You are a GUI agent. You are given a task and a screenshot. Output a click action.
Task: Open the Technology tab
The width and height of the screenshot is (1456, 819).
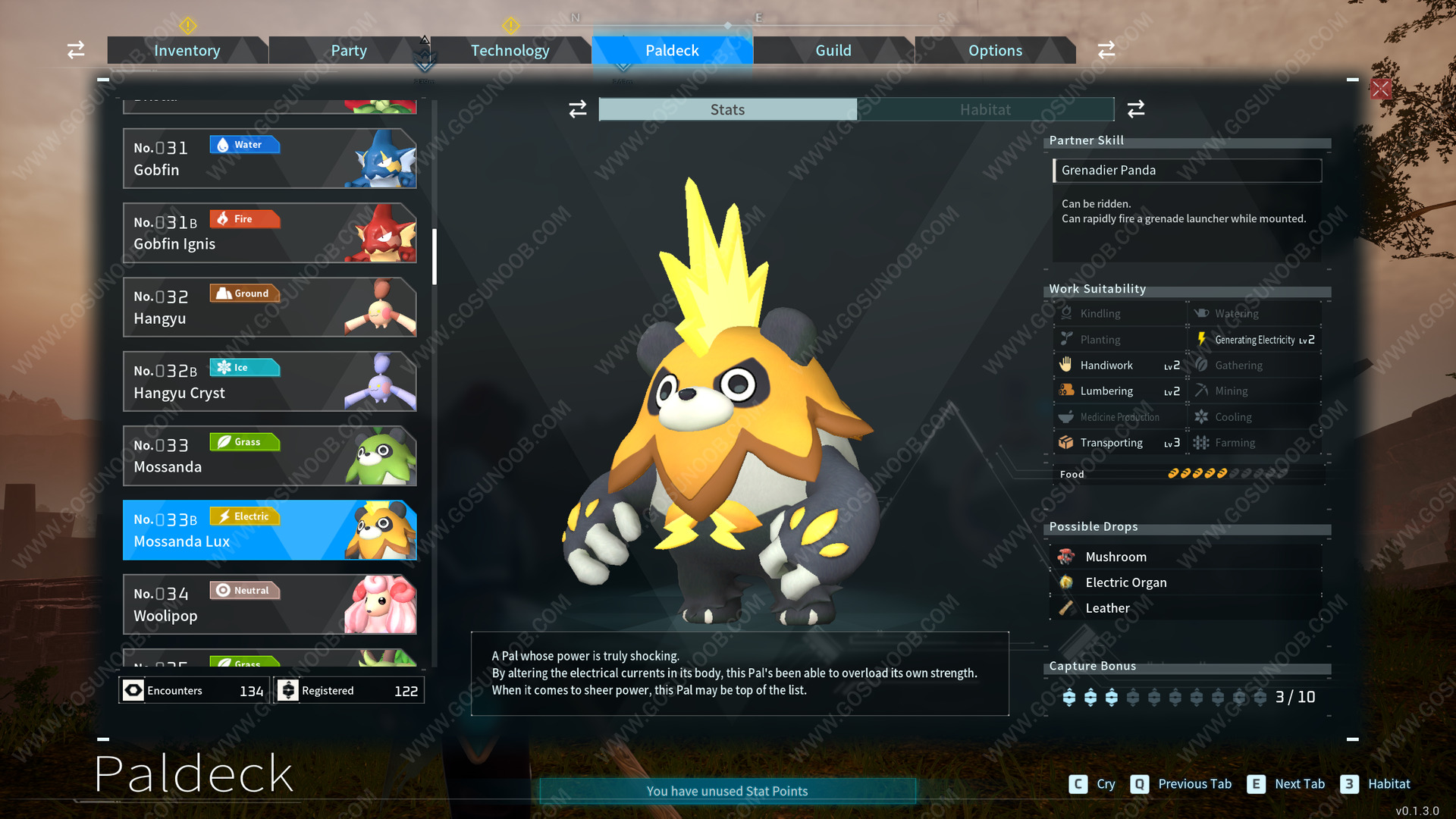[510, 51]
